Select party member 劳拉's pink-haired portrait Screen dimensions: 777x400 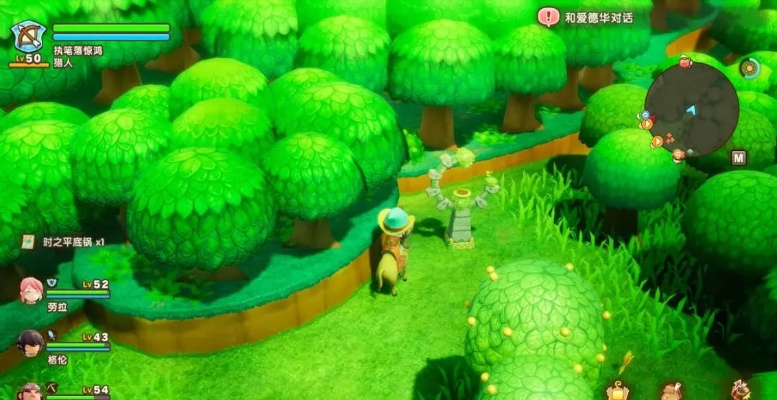(30, 291)
